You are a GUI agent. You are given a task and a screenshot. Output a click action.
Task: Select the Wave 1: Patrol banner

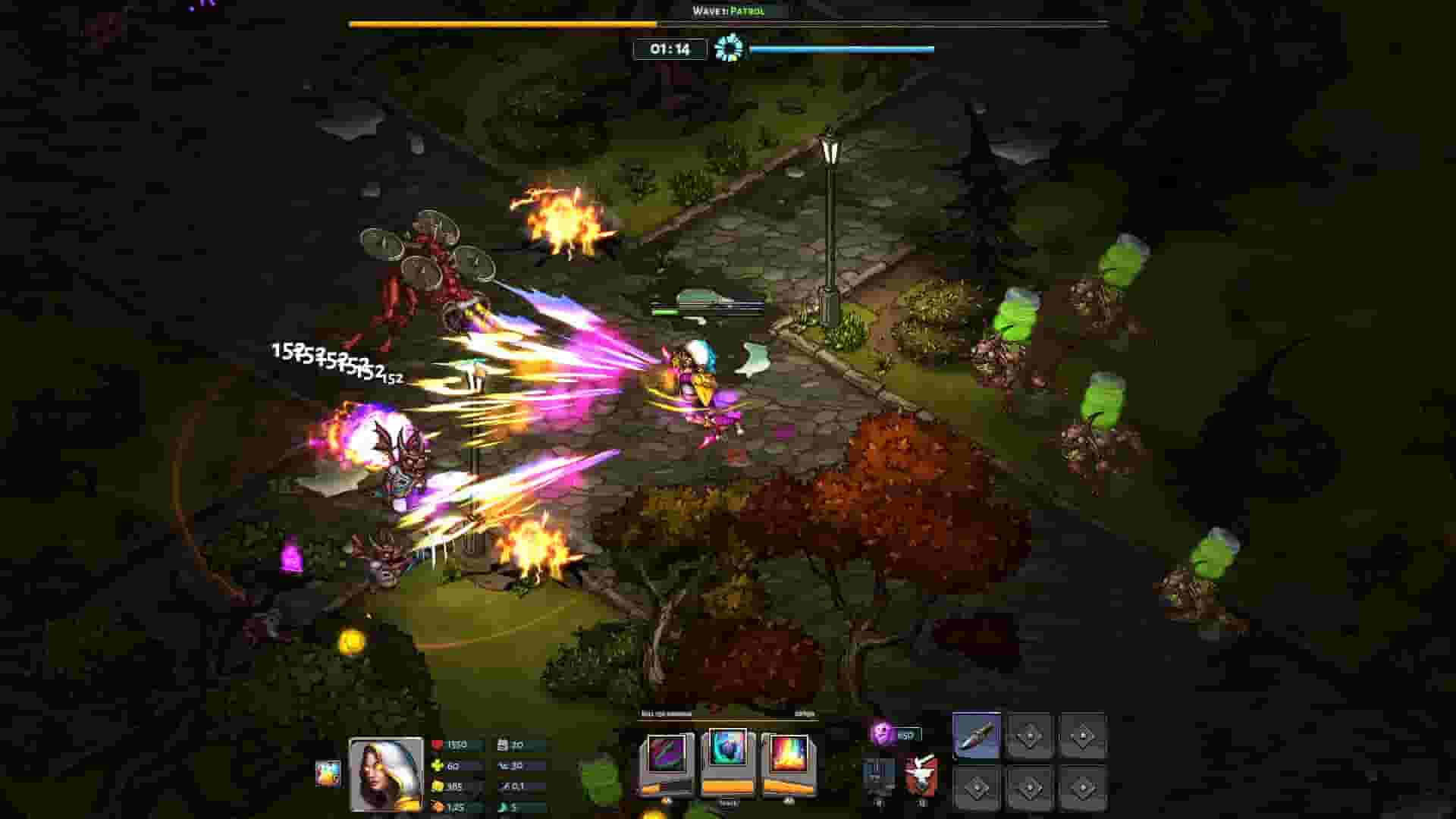pyautogui.click(x=728, y=12)
